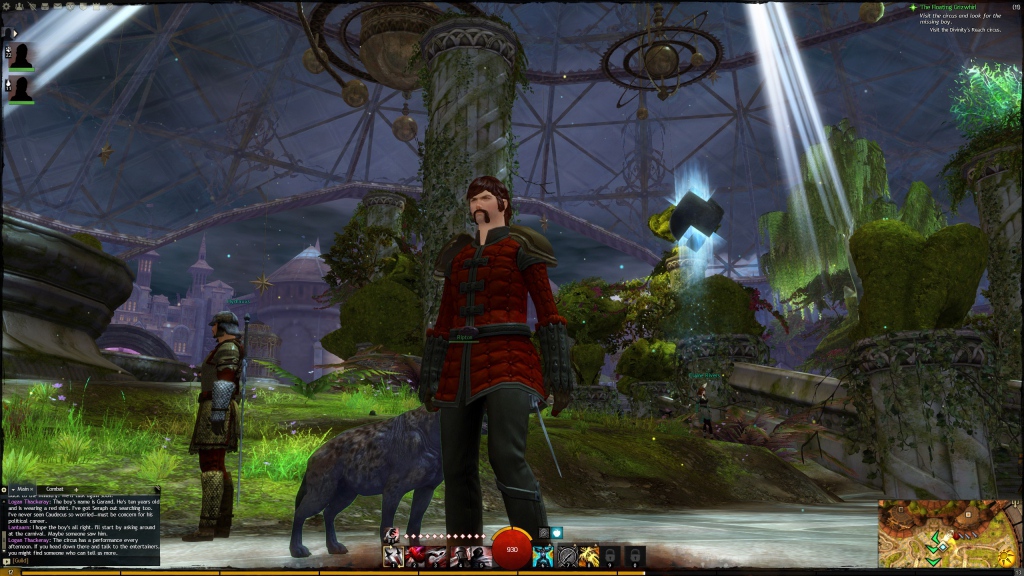Image resolution: width=1024 pixels, height=576 pixels.
Task: Select the first party member portrait
Action: pyautogui.click(x=22, y=56)
